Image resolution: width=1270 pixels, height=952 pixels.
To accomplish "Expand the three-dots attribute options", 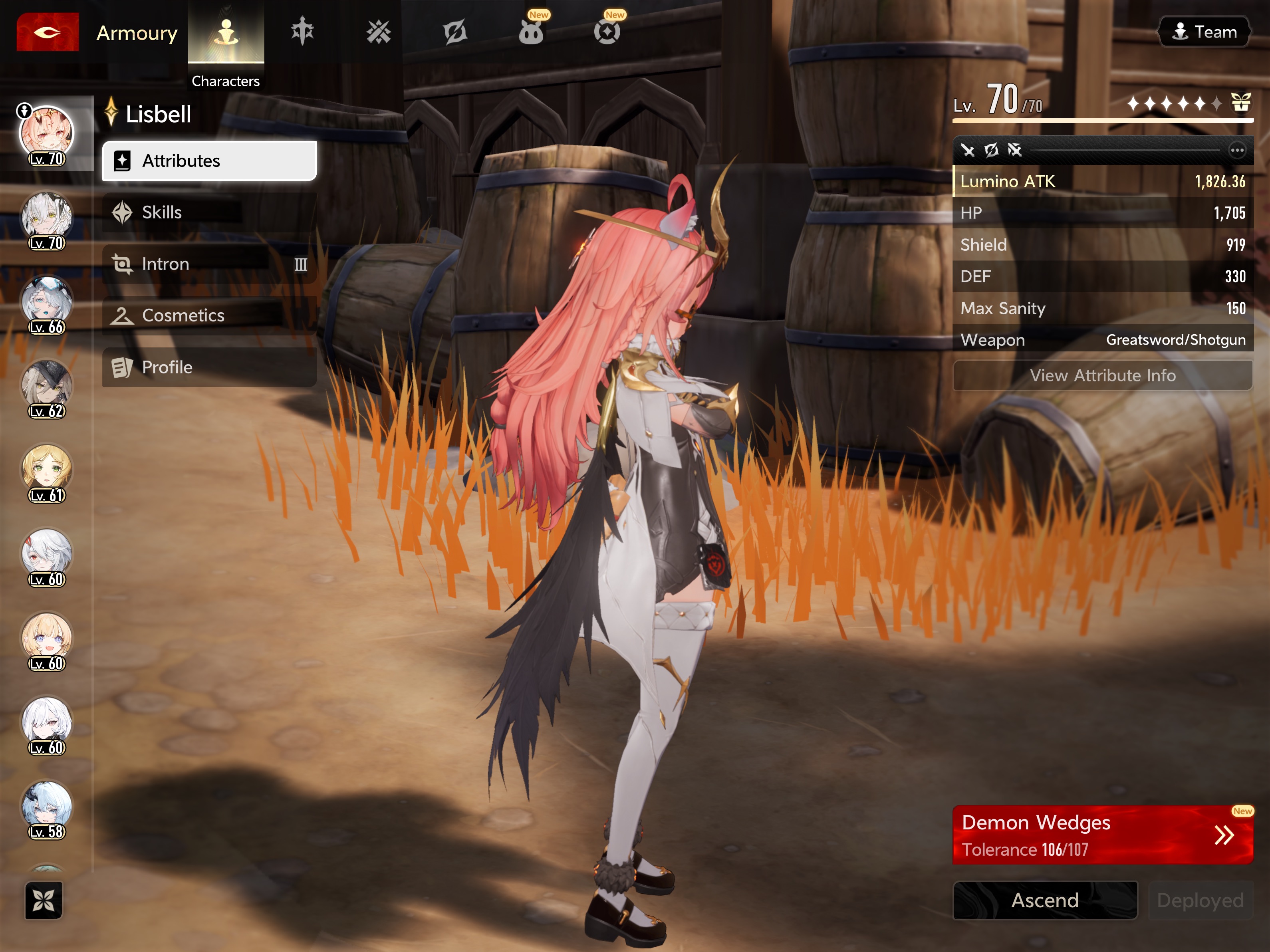I will (1237, 151).
